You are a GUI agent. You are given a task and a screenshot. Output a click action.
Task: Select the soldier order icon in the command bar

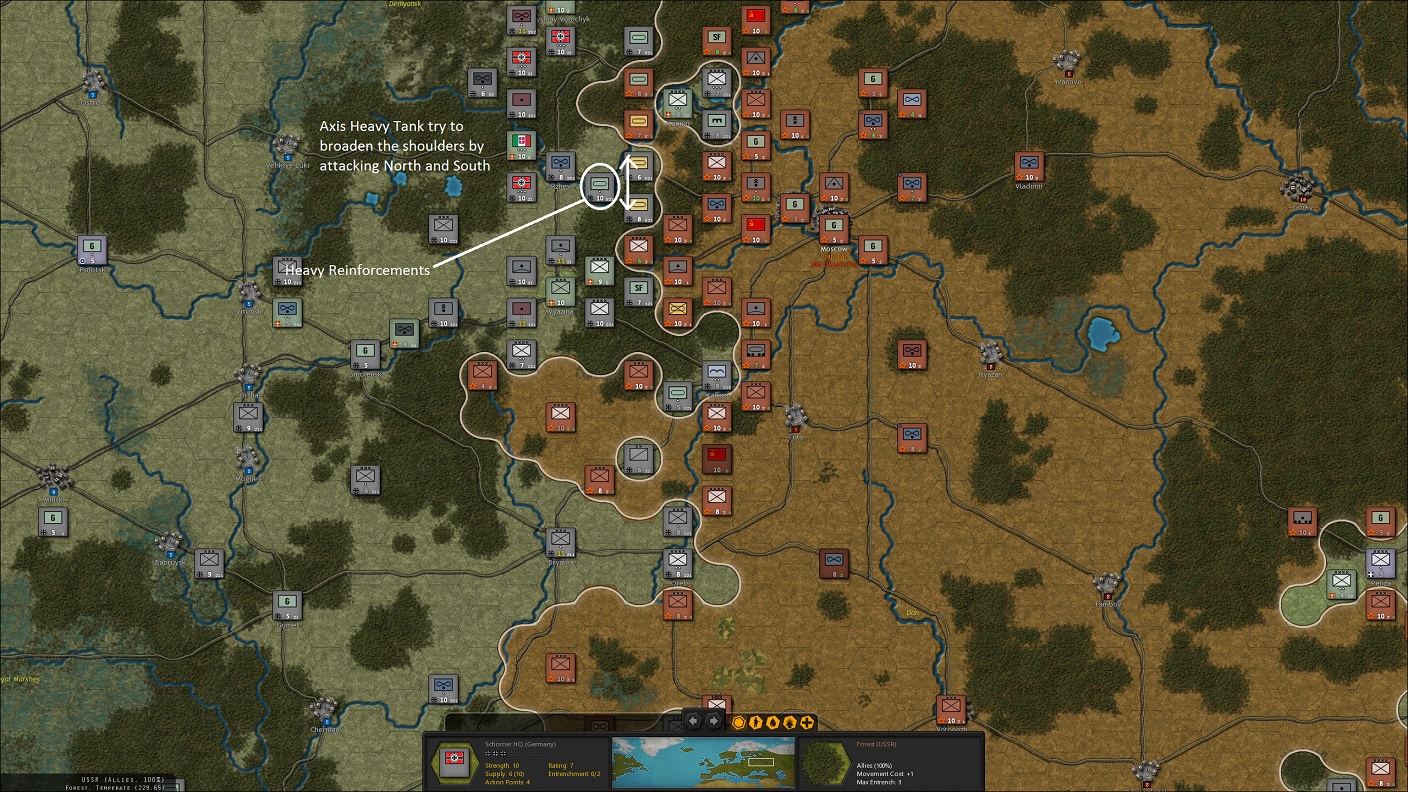[756, 722]
